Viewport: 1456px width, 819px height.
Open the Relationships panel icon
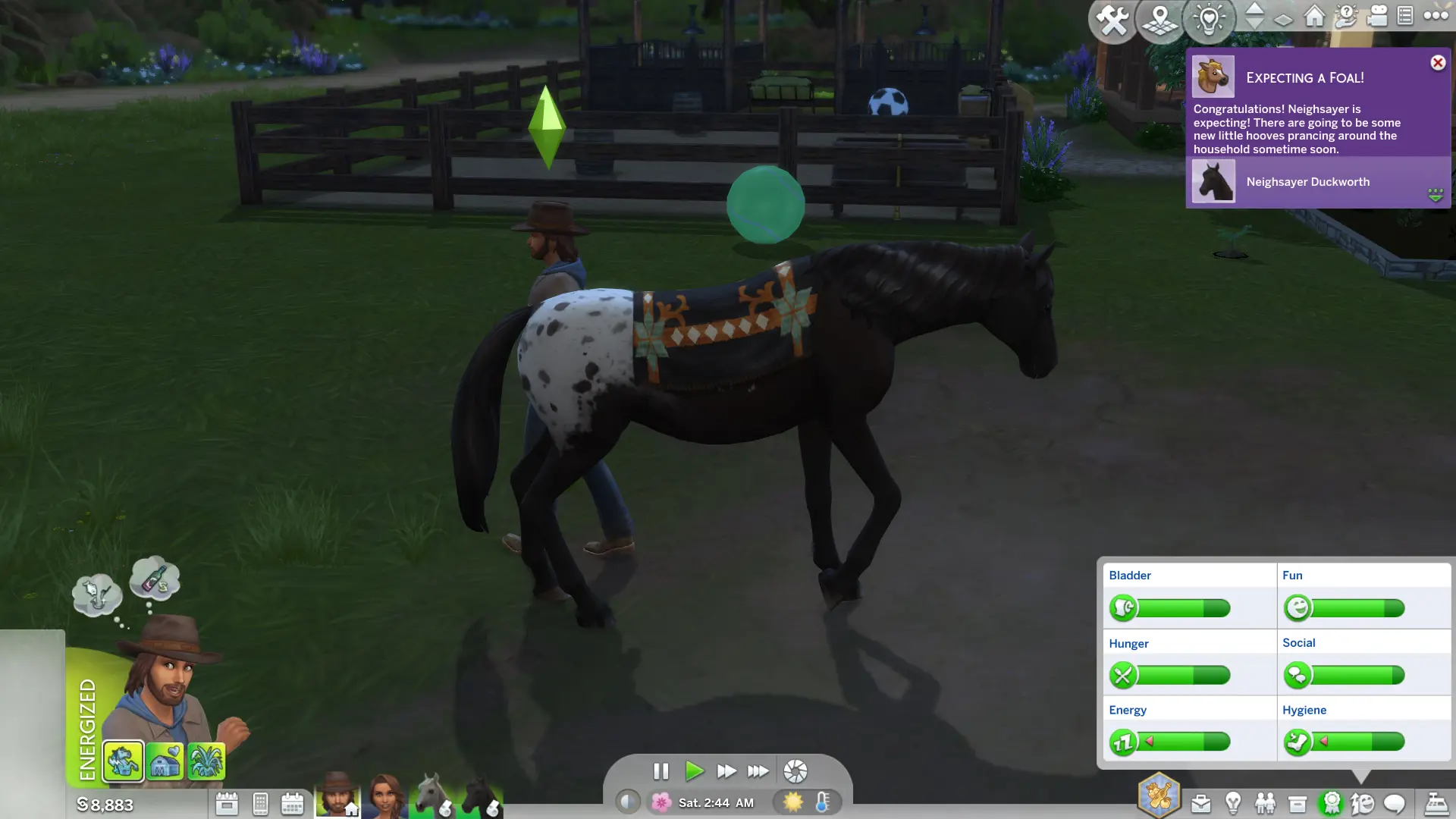pyautogui.click(x=1264, y=802)
